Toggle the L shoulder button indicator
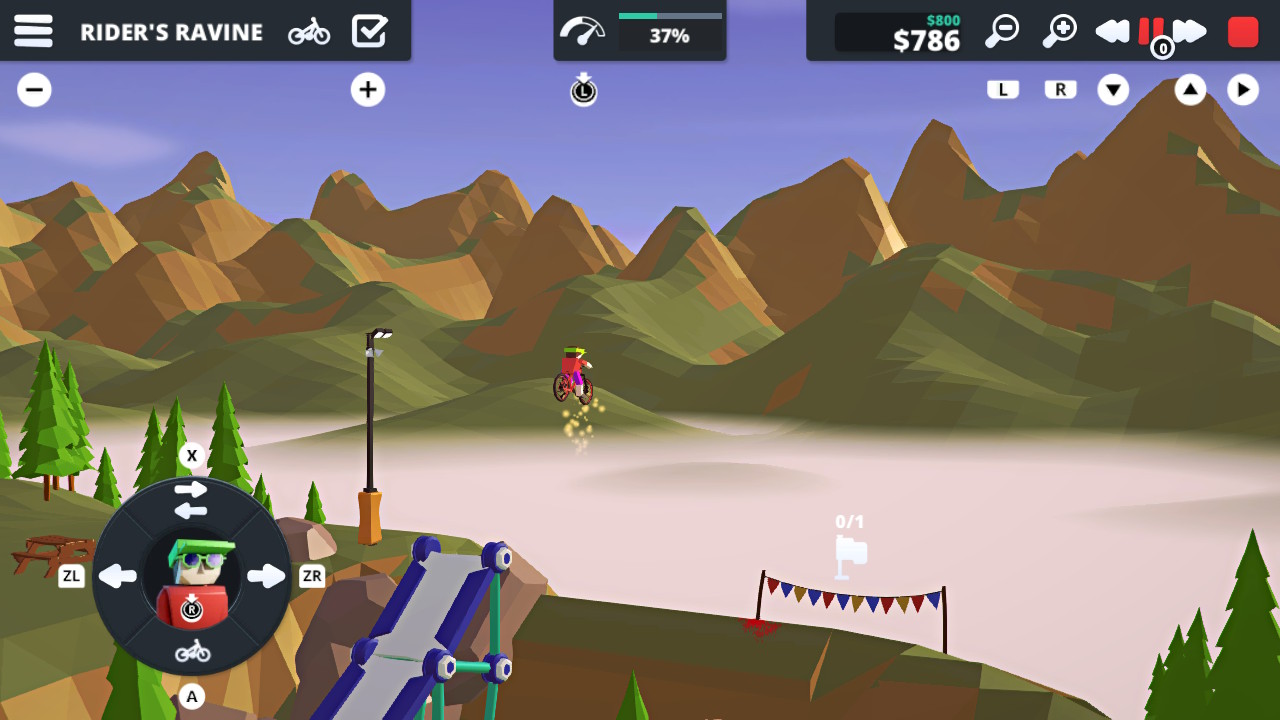 [x=1003, y=89]
